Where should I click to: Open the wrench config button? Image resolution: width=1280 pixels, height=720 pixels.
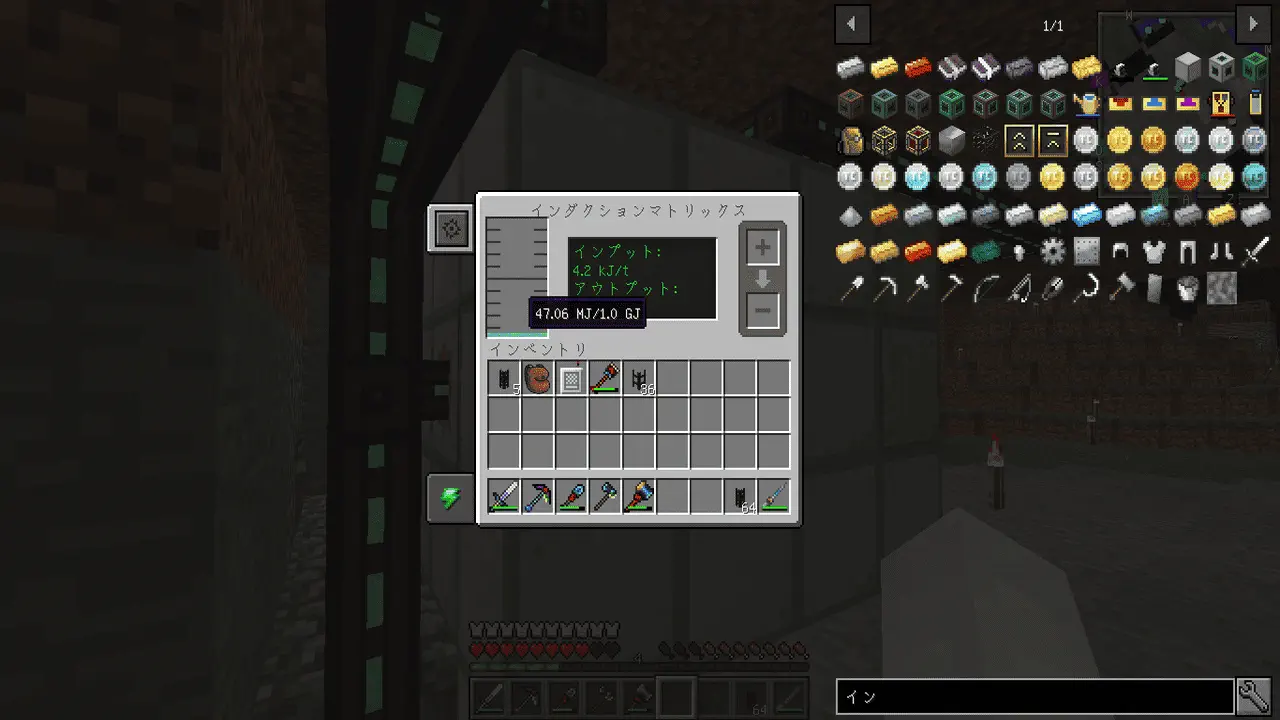coord(1253,696)
